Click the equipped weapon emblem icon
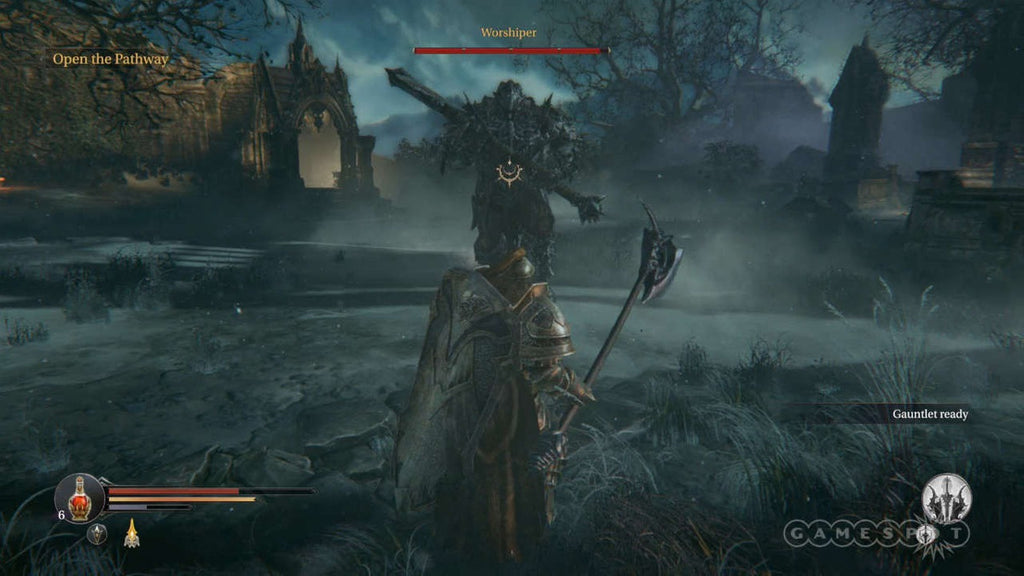The image size is (1024, 576). click(945, 498)
